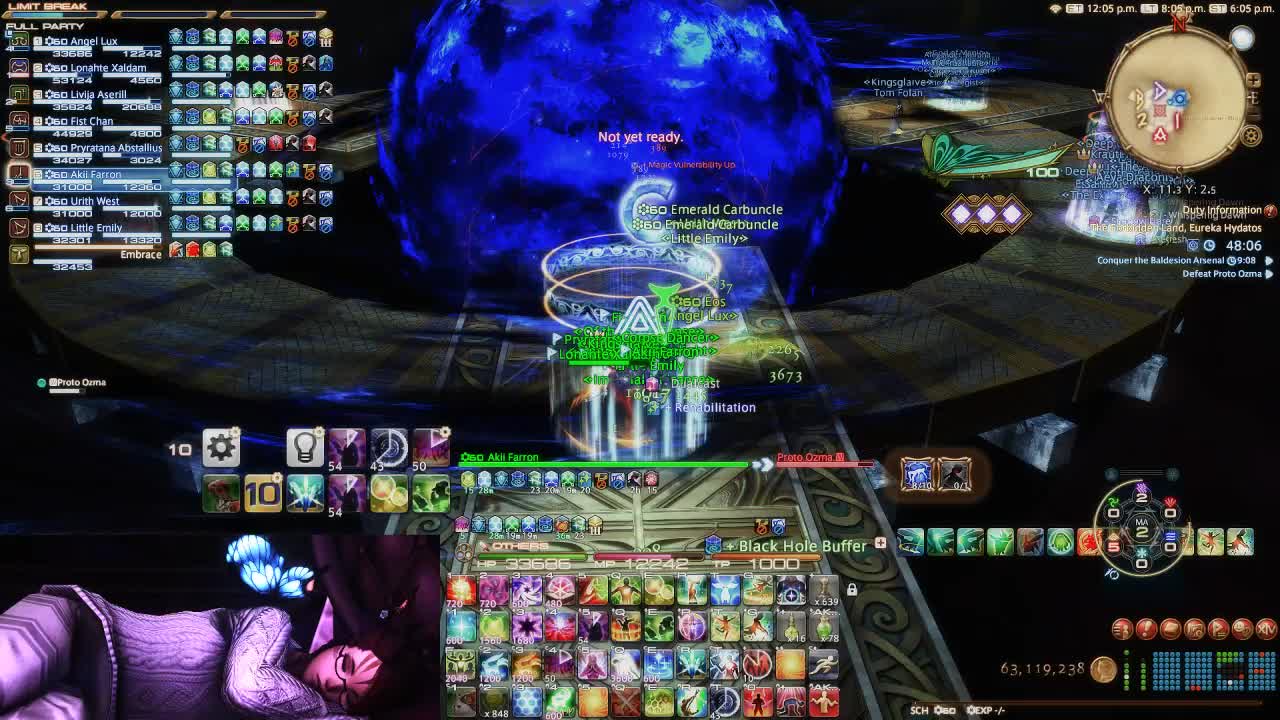Viewport: 1280px width, 720px height.
Task: Open the gil currency display
Action: click(1044, 669)
